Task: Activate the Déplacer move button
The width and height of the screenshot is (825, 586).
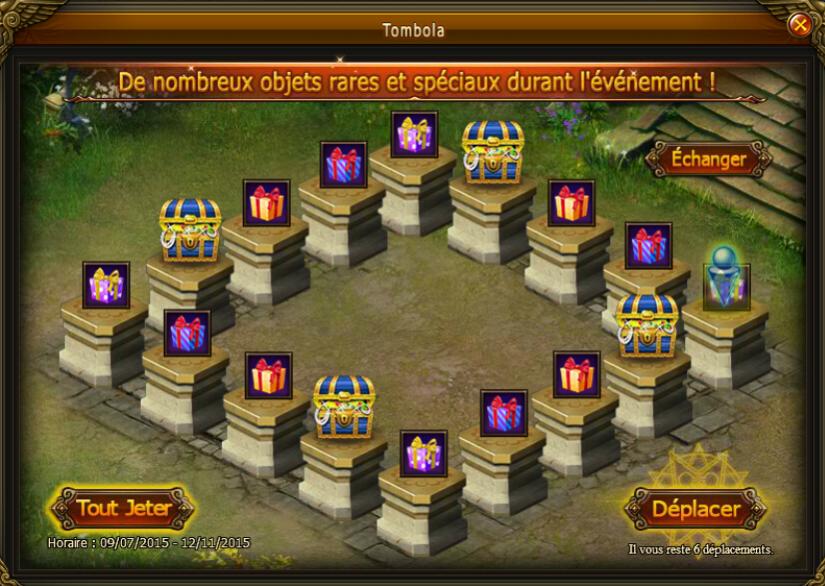Action: 696,508
